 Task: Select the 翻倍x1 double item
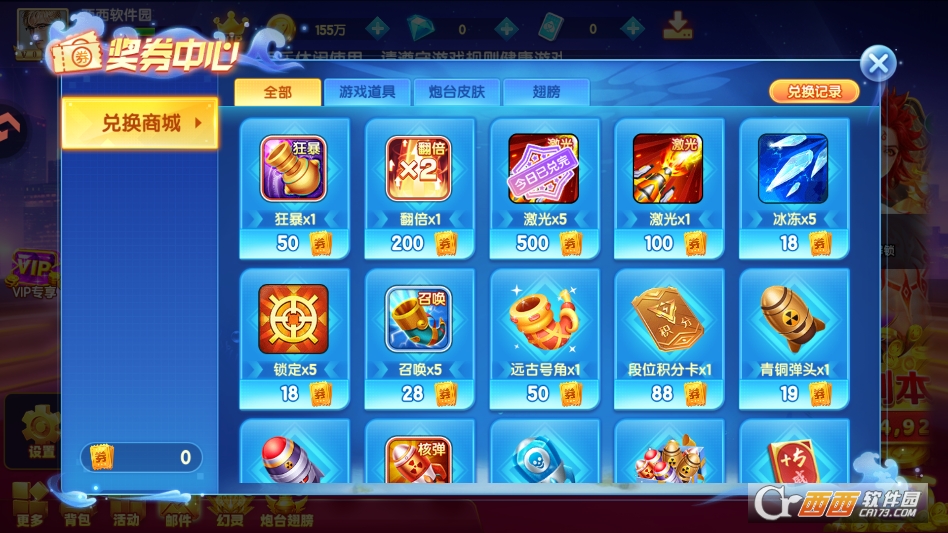click(419, 188)
